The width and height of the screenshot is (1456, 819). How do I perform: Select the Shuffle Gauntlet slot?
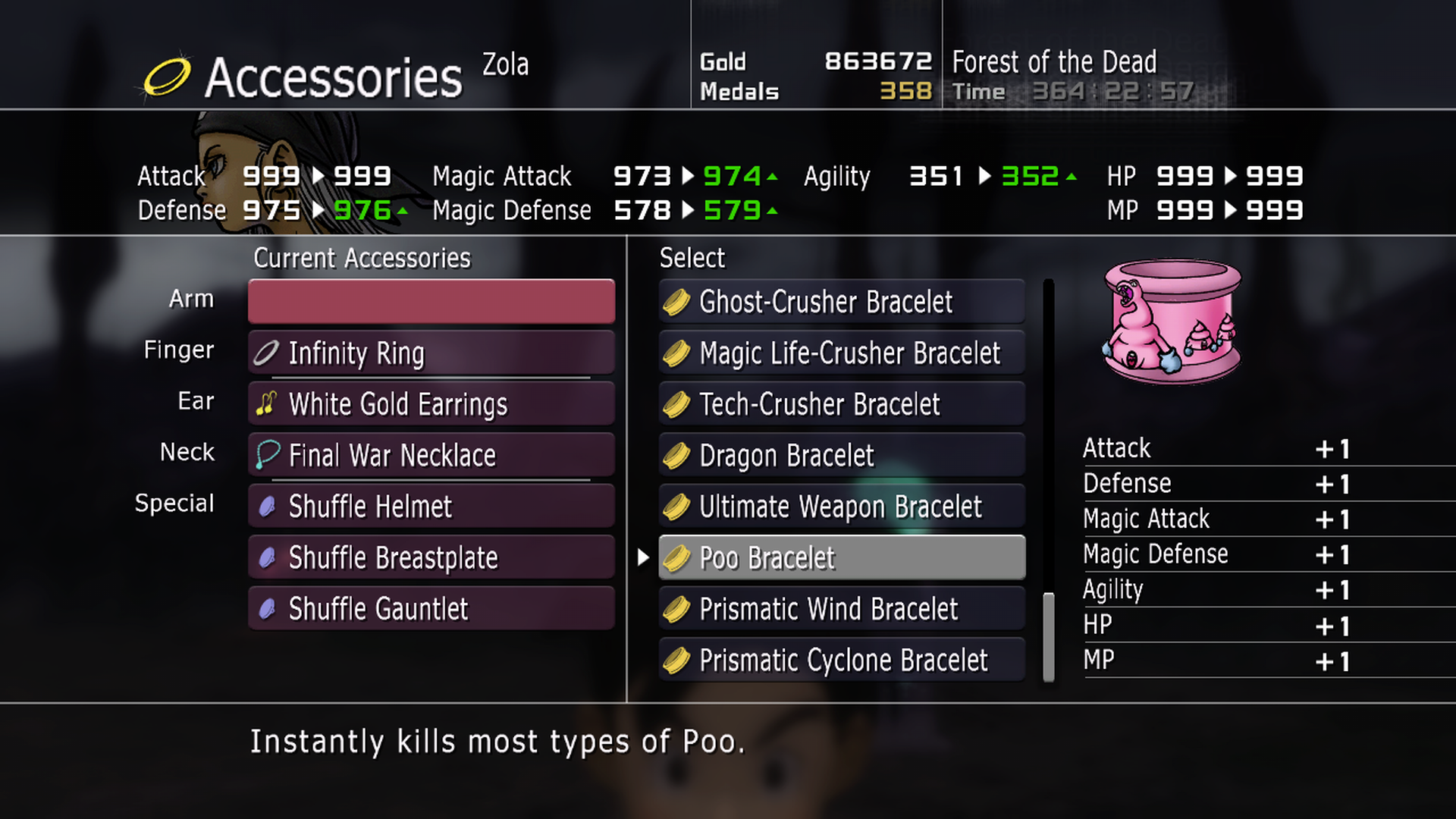431,608
